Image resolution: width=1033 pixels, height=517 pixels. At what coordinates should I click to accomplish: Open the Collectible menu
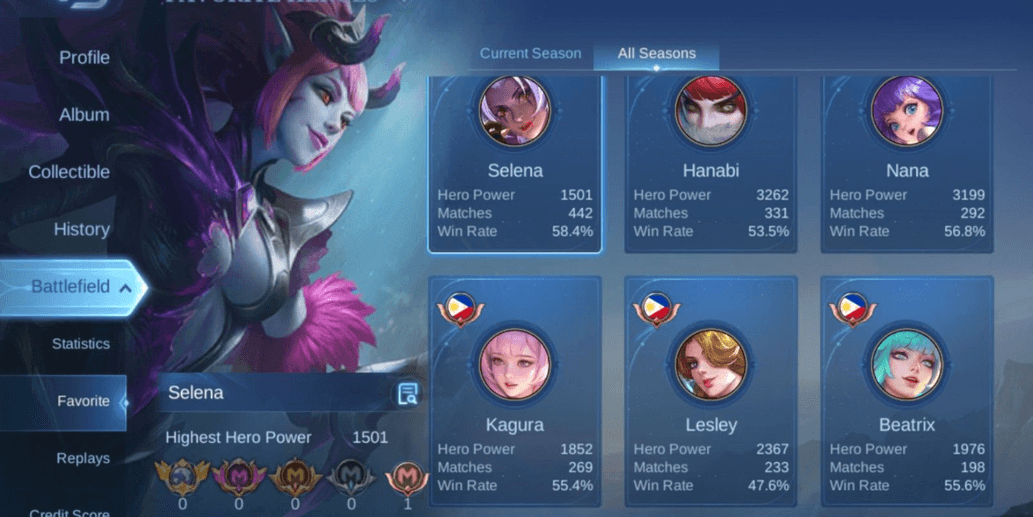click(x=69, y=172)
